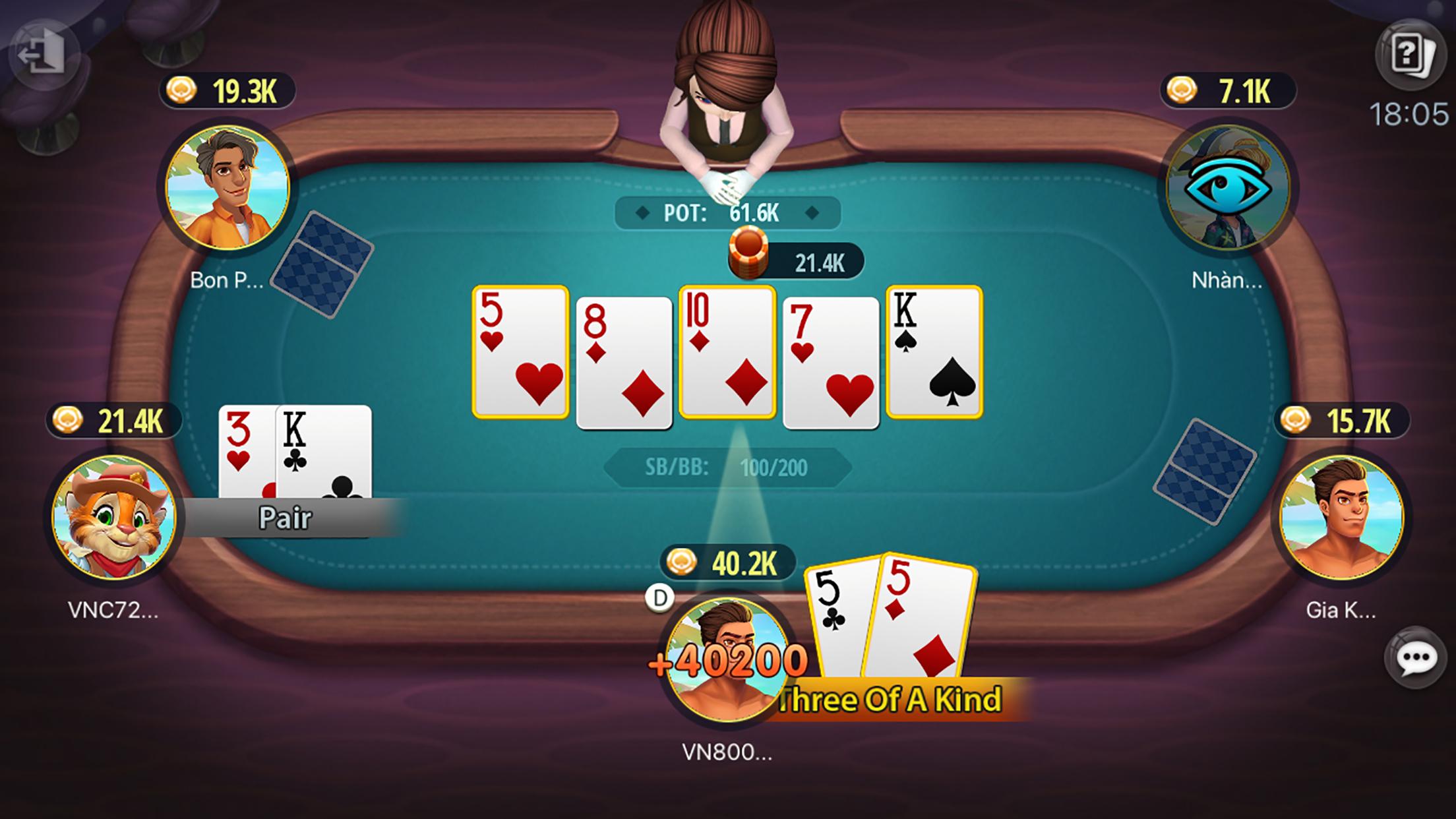Open the POT 61.6K display
Image resolution: width=1456 pixels, height=819 pixels.
point(726,213)
